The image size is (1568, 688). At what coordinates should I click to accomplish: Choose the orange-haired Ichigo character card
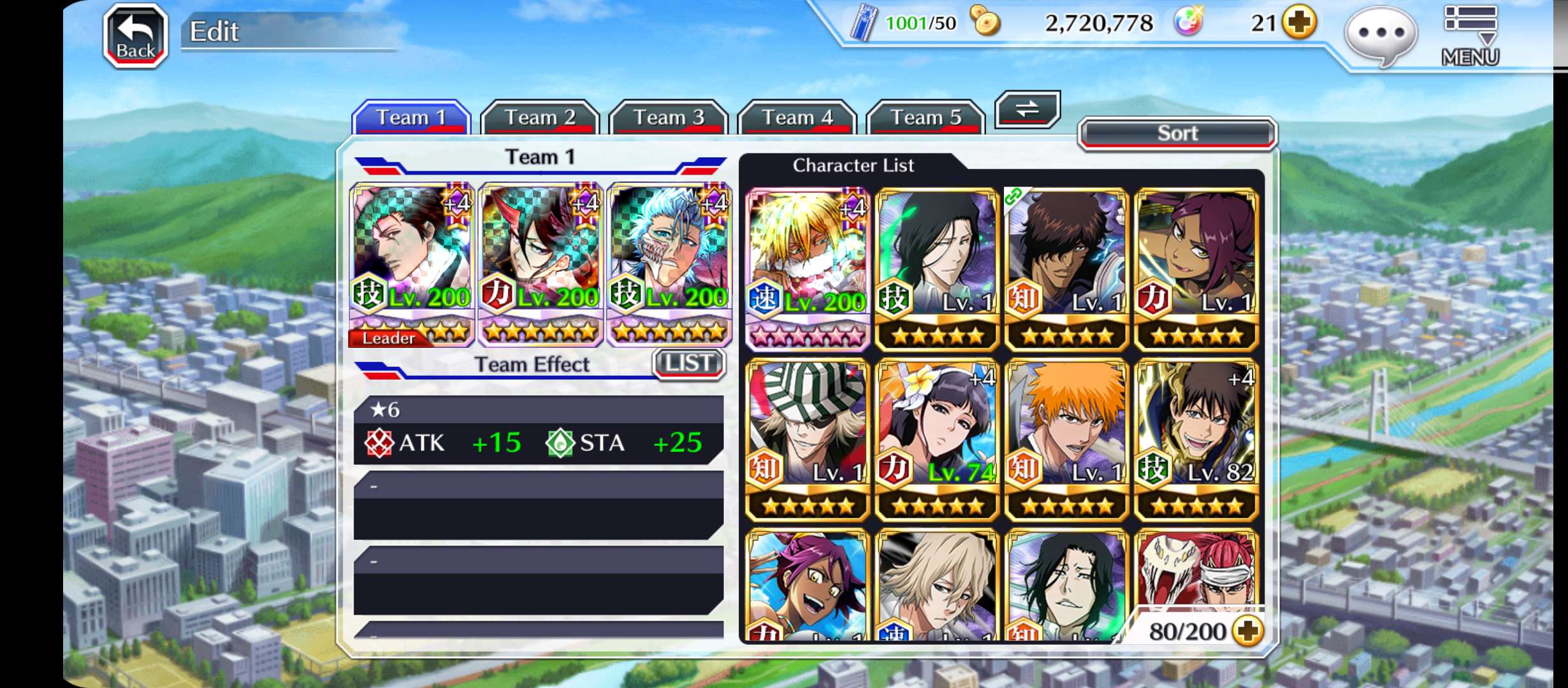[x=1066, y=439]
